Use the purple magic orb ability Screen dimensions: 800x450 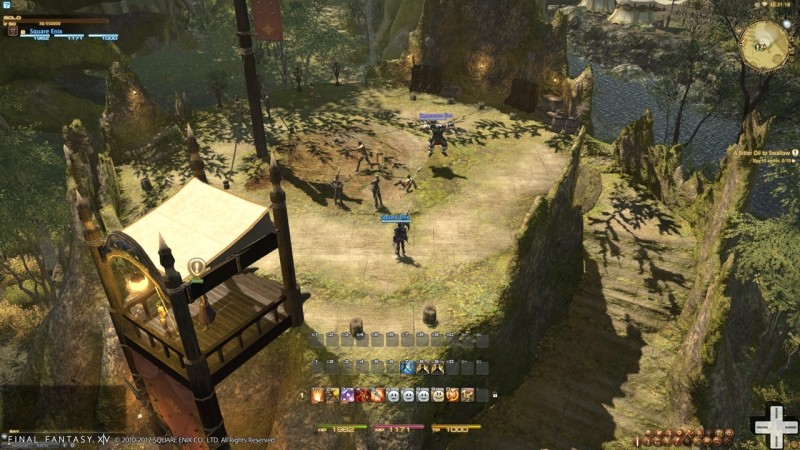[348, 395]
